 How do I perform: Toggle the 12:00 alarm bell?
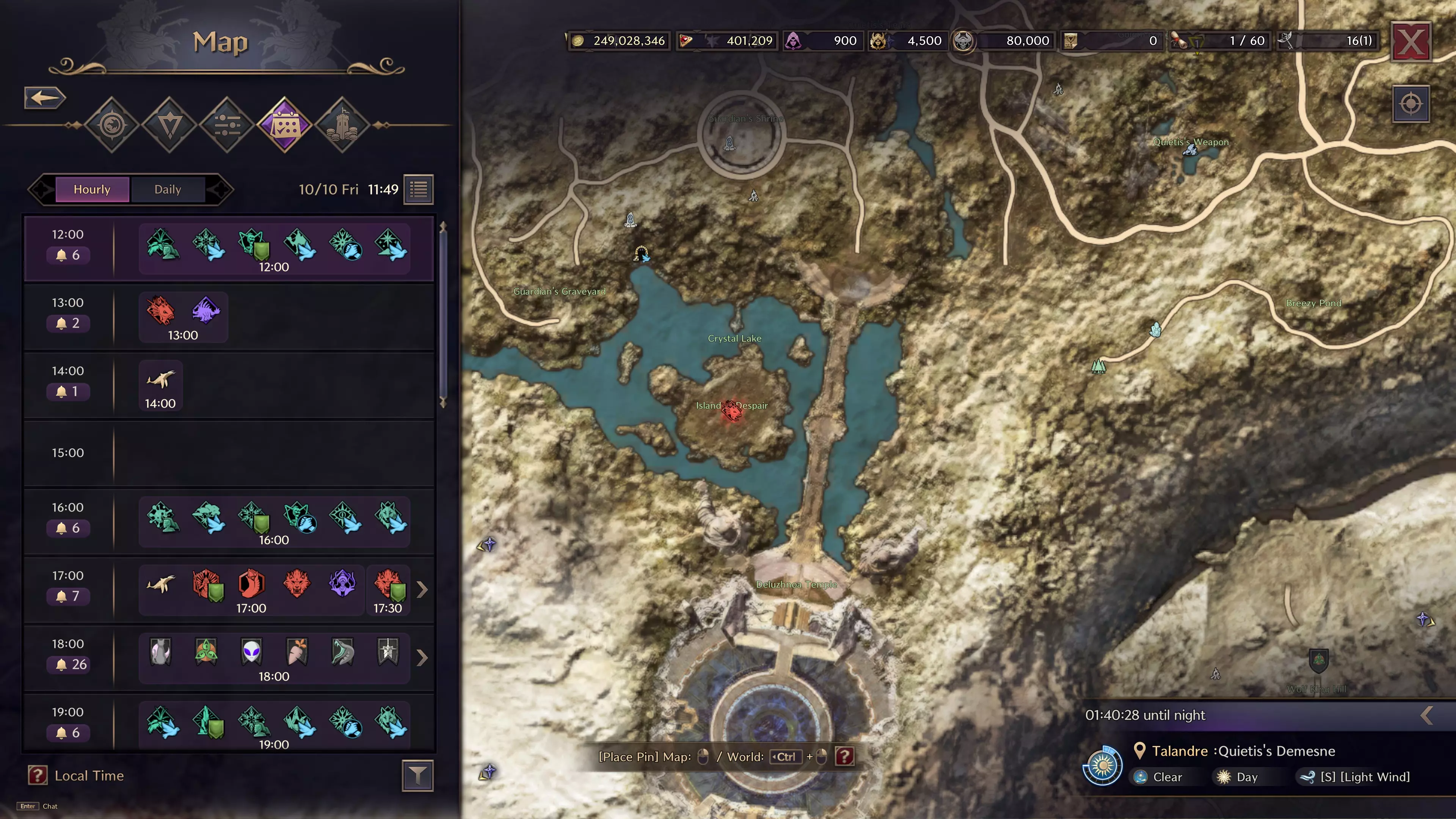pyautogui.click(x=68, y=256)
